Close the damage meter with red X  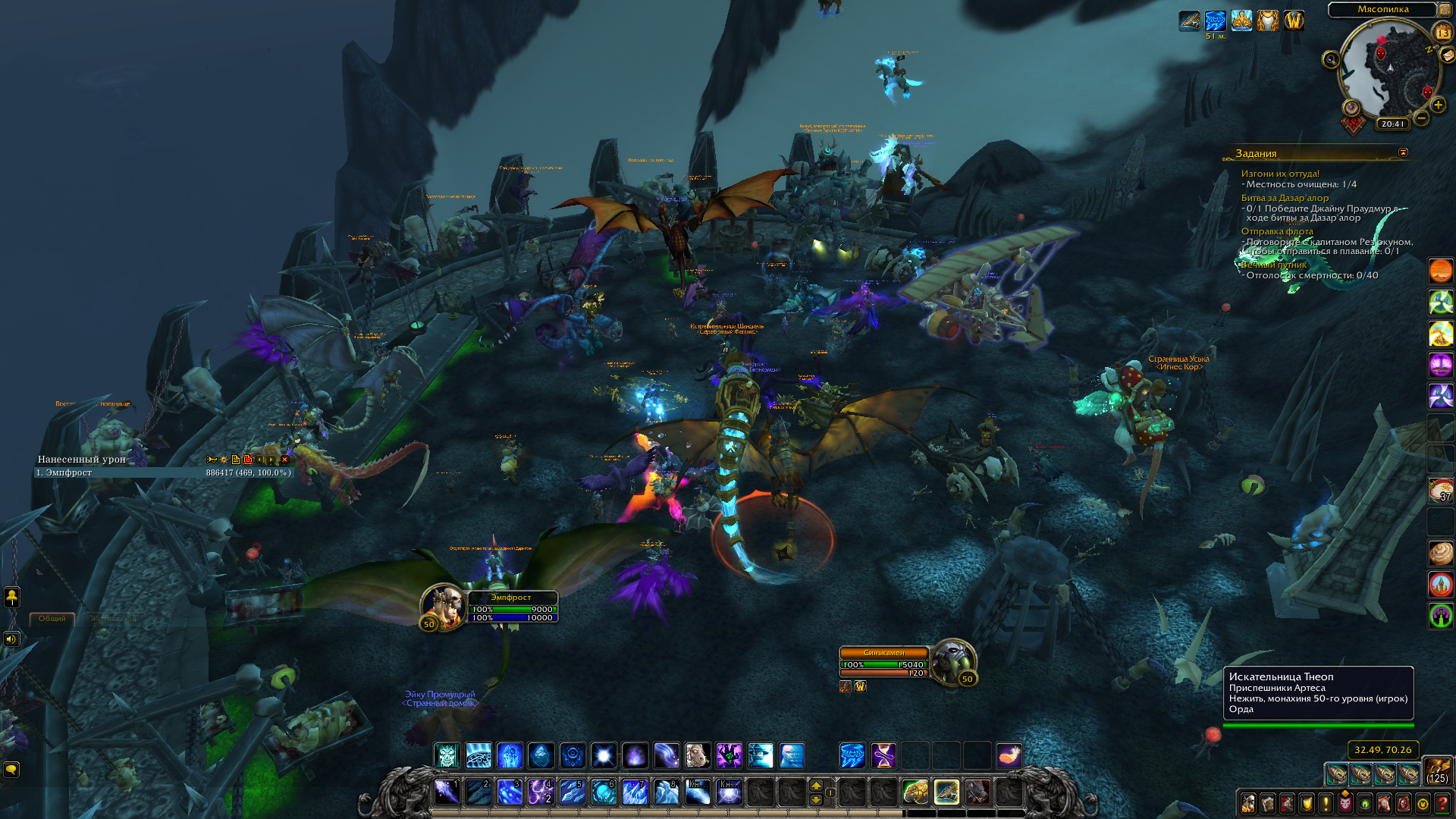285,460
